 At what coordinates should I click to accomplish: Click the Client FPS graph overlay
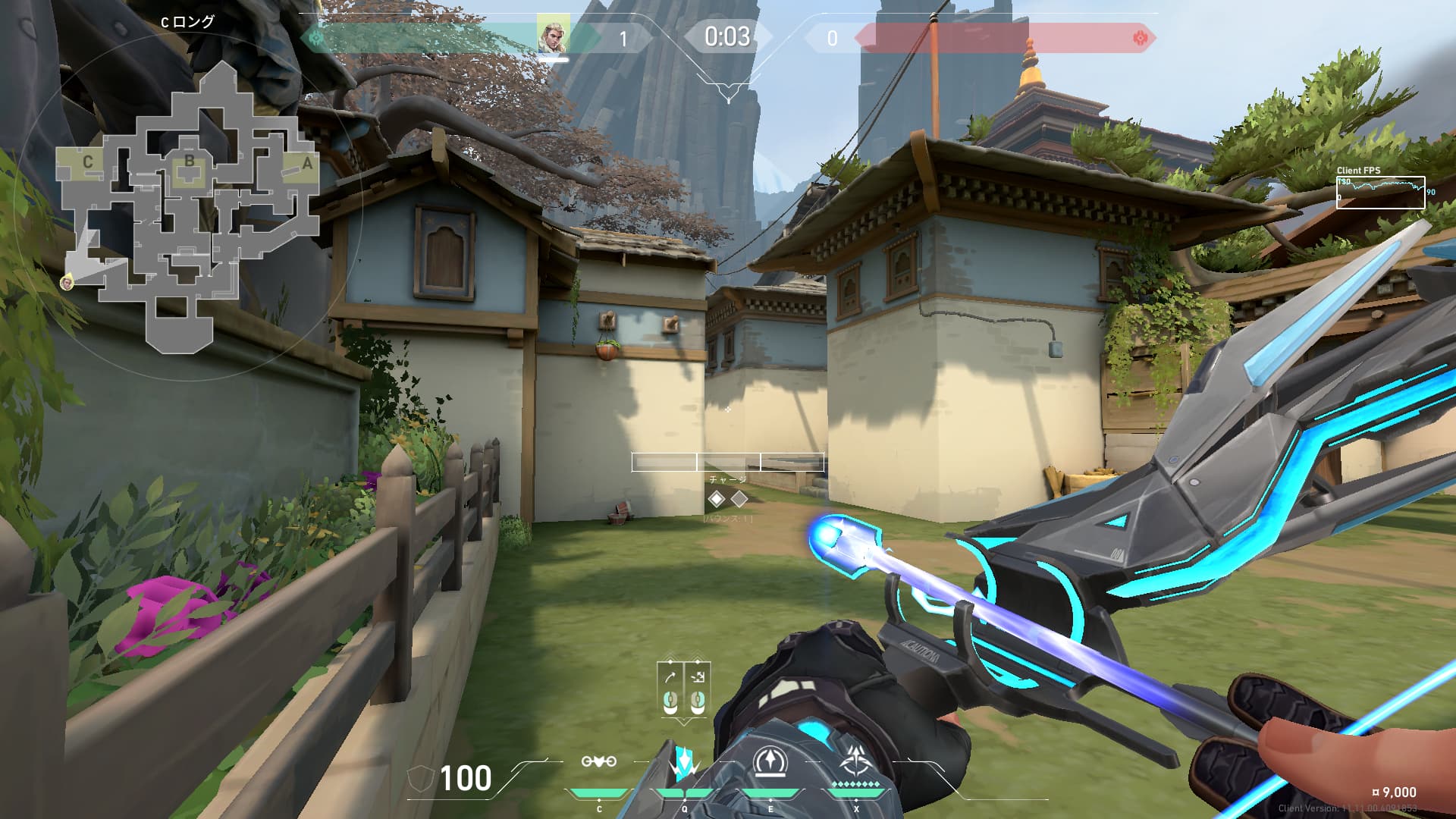click(x=1380, y=192)
